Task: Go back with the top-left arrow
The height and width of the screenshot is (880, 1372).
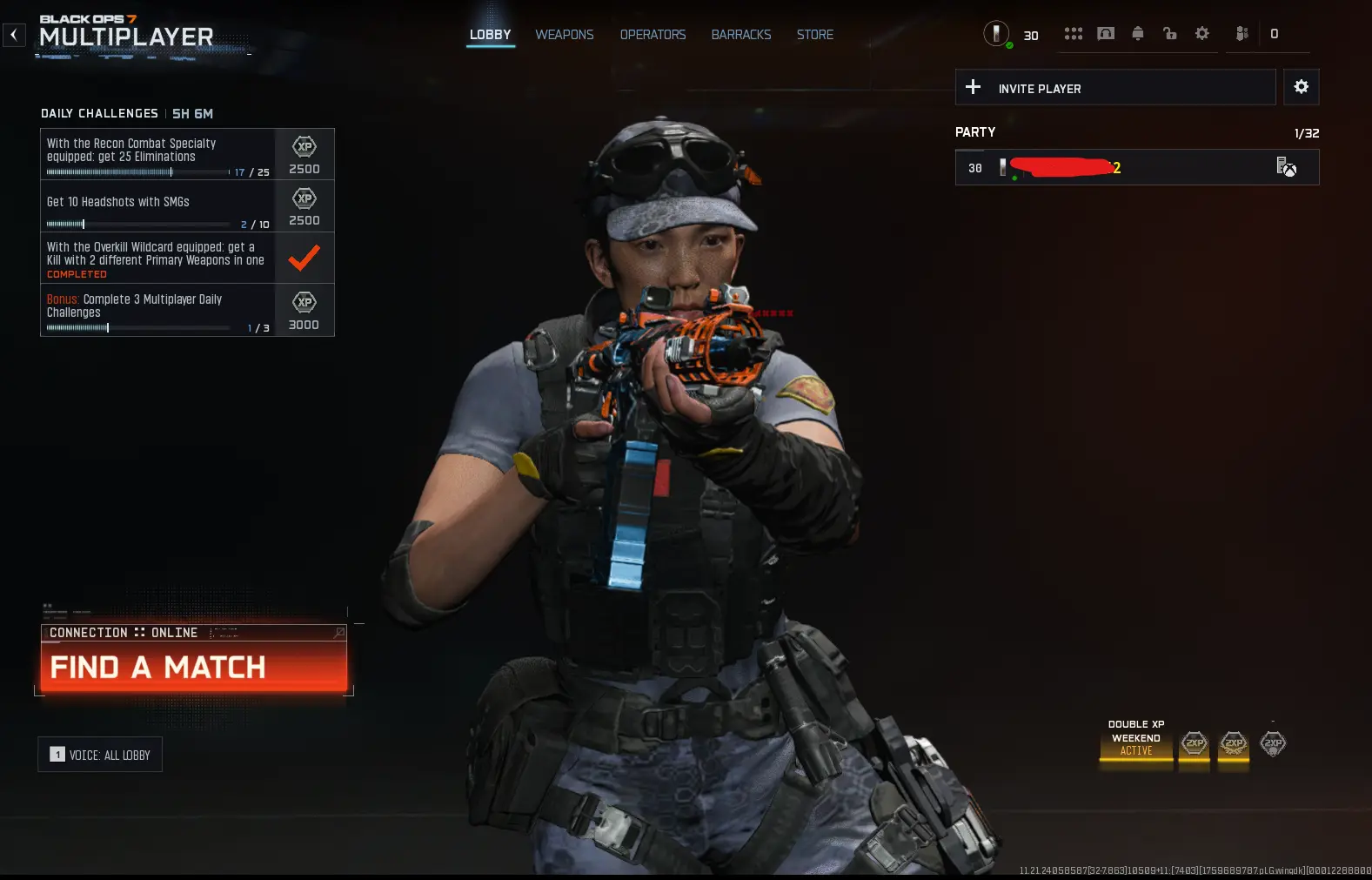Action: pyautogui.click(x=14, y=35)
